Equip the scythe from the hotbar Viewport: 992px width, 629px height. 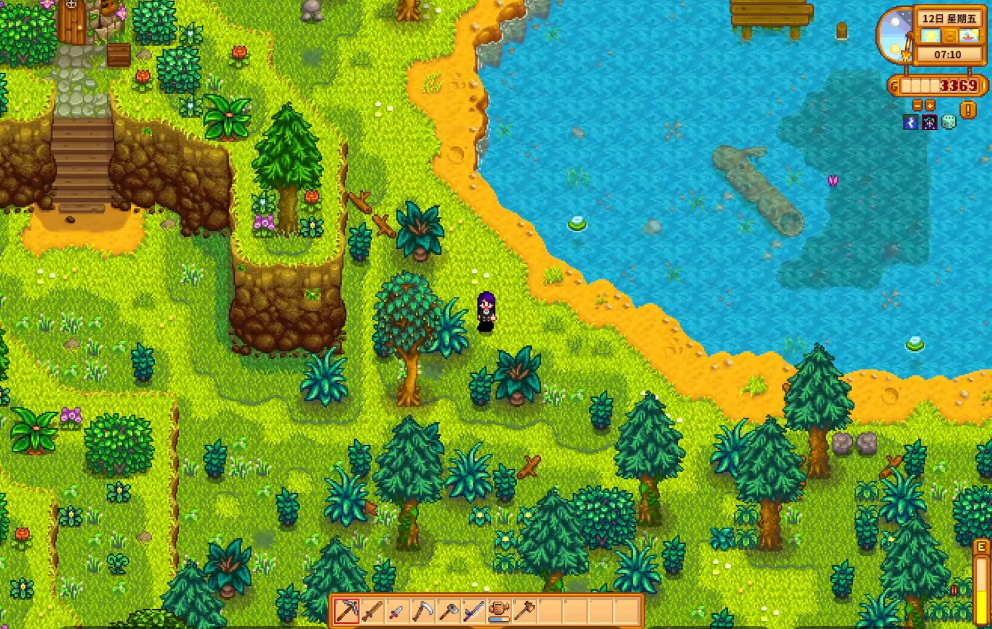(x=423, y=611)
